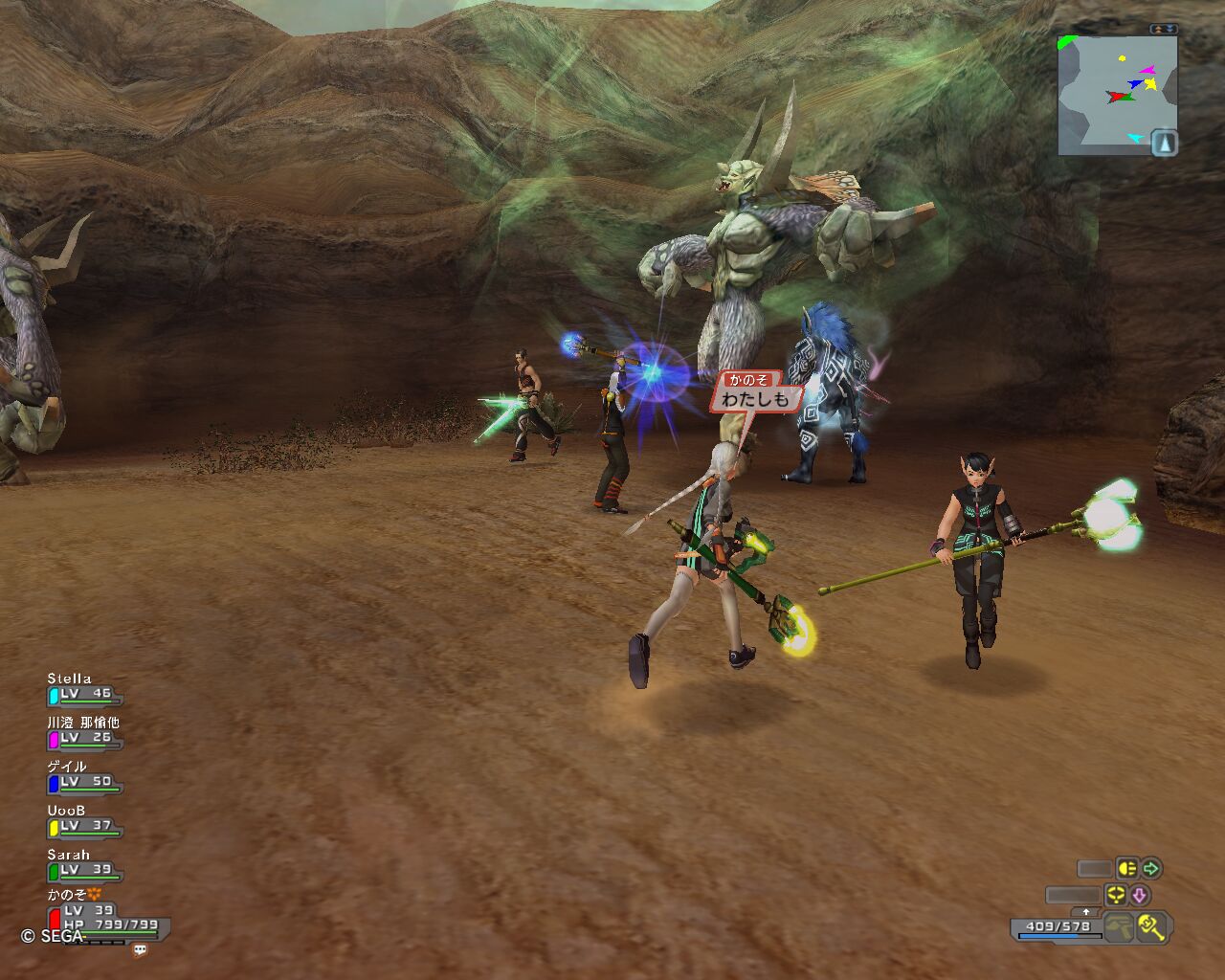
Task: Open the chat speech bubble icon
Action: pyautogui.click(x=141, y=950)
